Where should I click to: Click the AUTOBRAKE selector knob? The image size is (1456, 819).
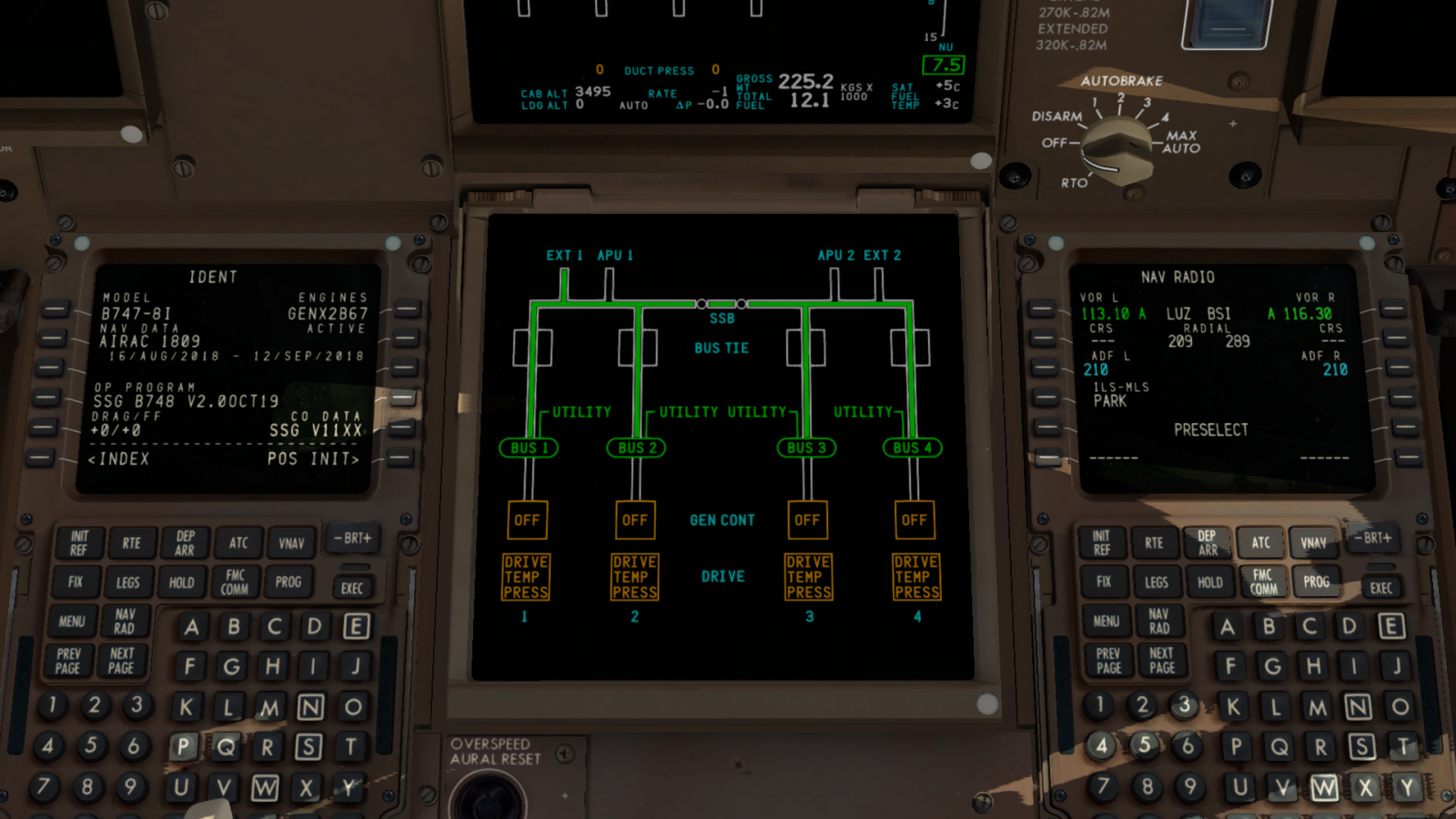click(1117, 146)
